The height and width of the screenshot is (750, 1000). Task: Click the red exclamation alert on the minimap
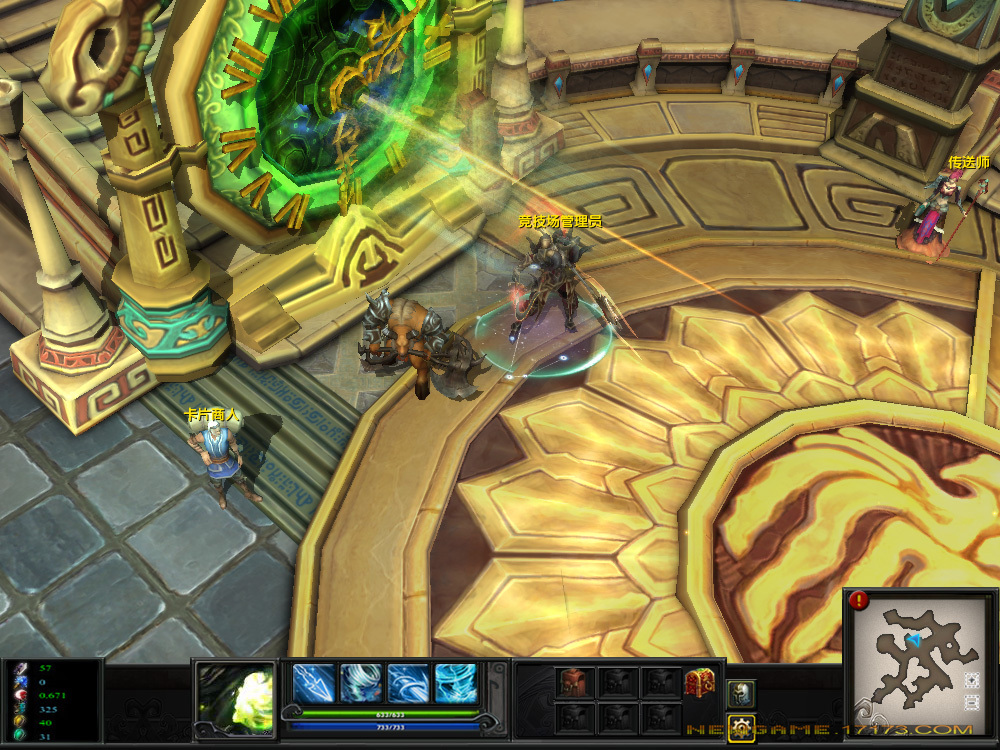[859, 600]
